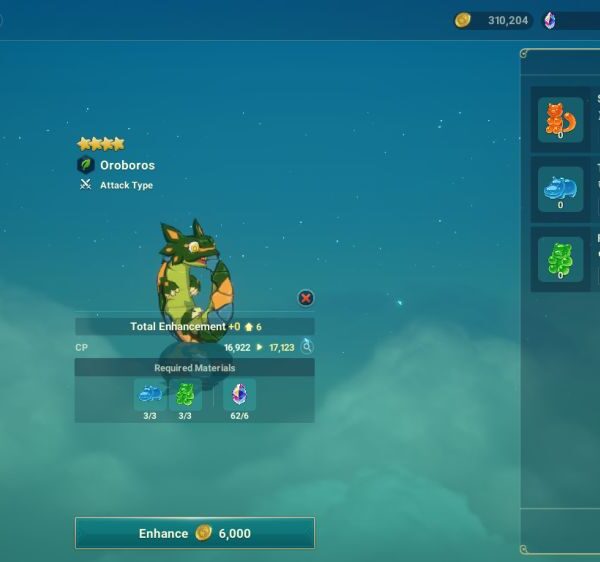
Task: Click the leaf element icon beside Oroboros
Action: [86, 165]
